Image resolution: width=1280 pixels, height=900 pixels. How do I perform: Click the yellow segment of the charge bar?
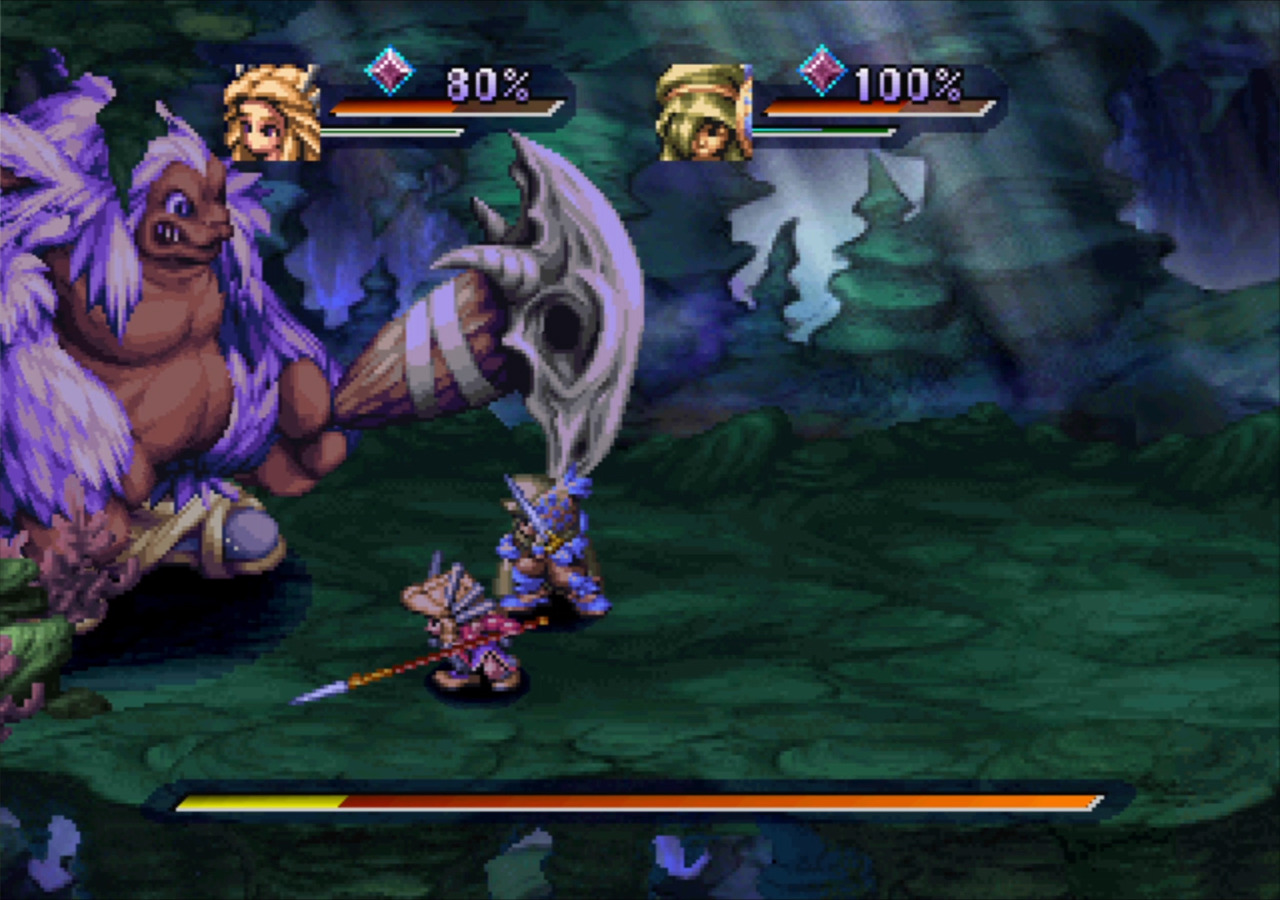pos(260,800)
